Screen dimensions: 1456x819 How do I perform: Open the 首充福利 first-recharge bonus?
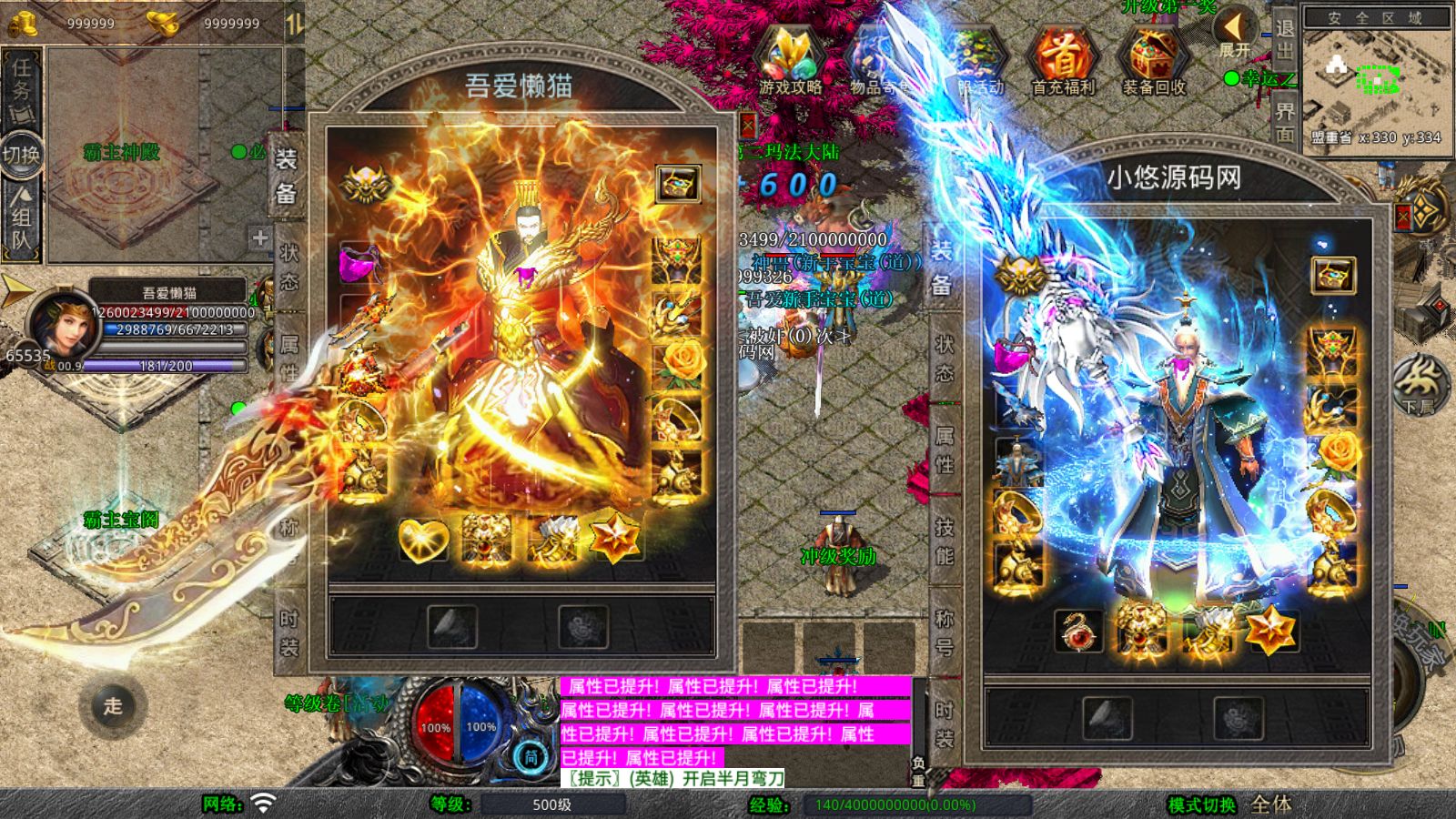tap(1063, 60)
